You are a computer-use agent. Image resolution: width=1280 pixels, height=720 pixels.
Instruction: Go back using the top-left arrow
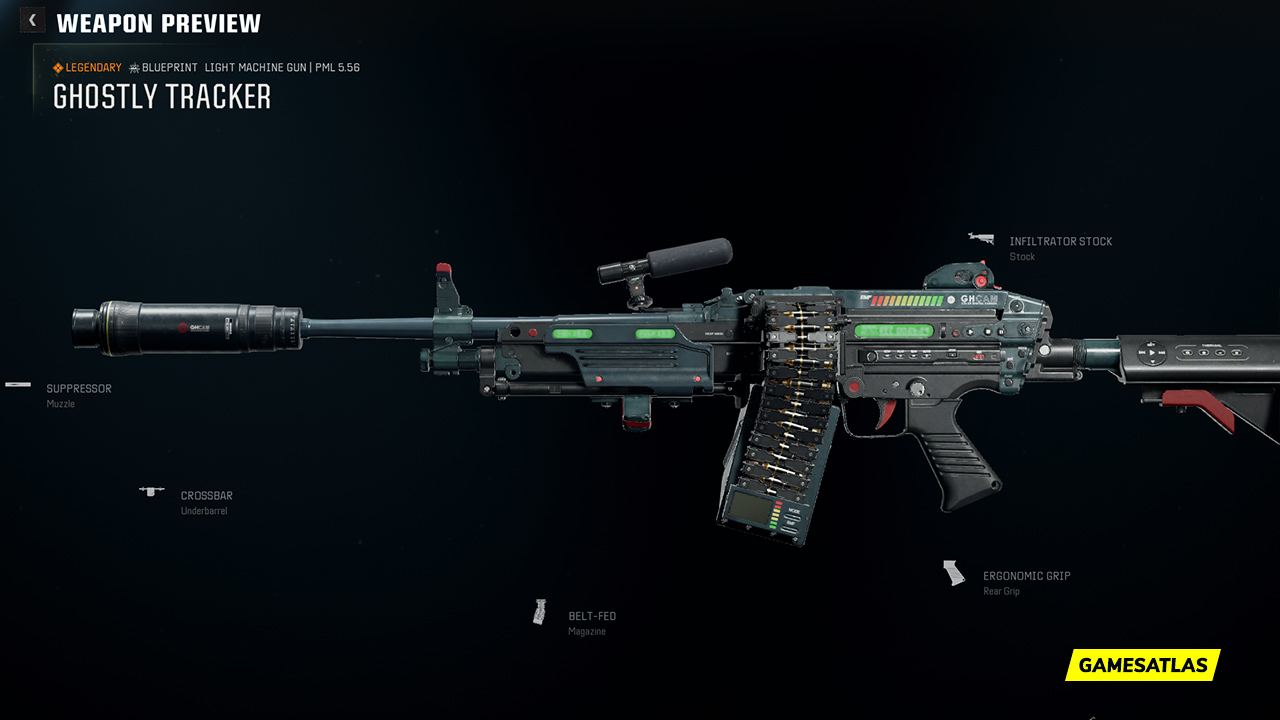tap(32, 20)
